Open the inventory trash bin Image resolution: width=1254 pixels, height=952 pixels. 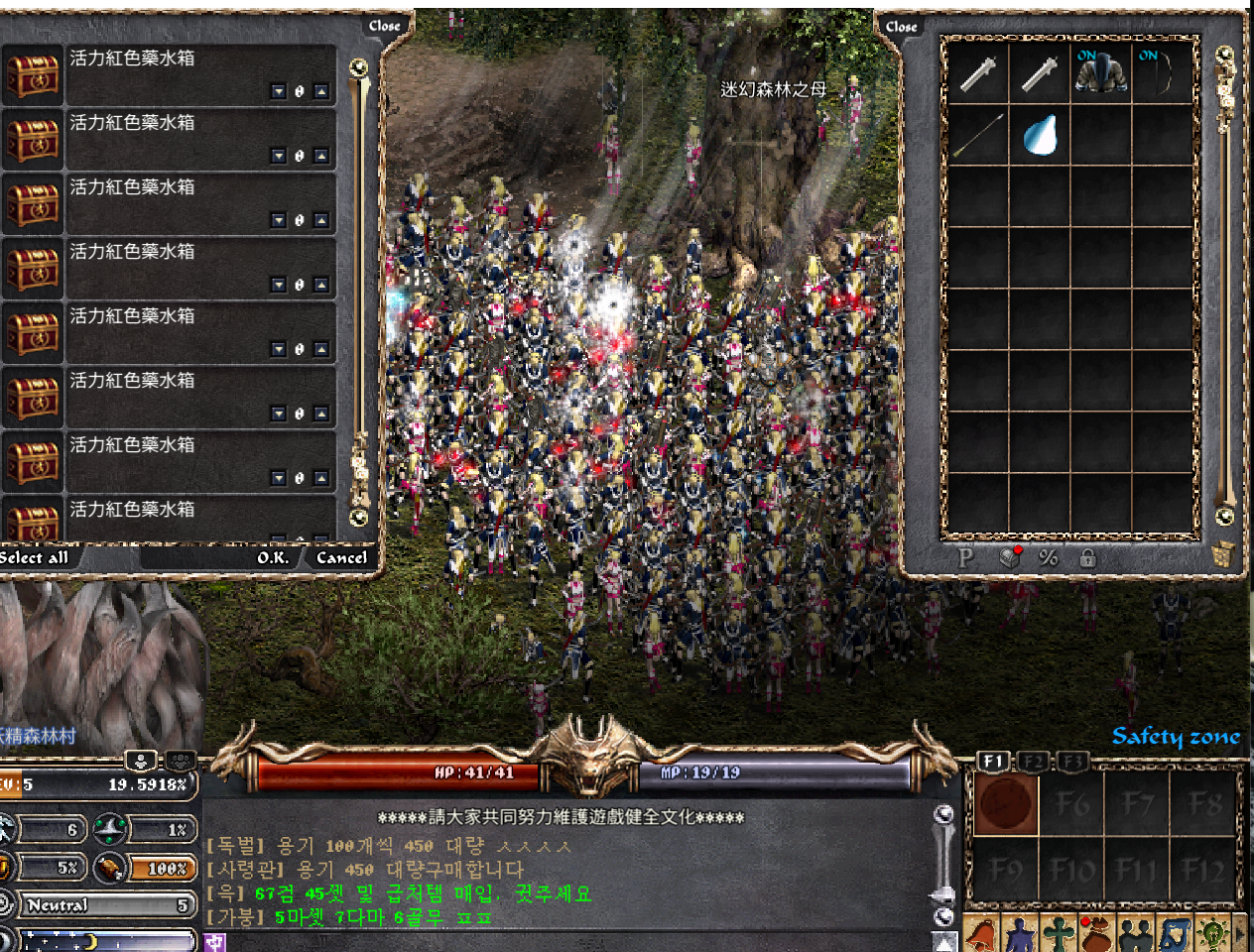pos(1221,554)
